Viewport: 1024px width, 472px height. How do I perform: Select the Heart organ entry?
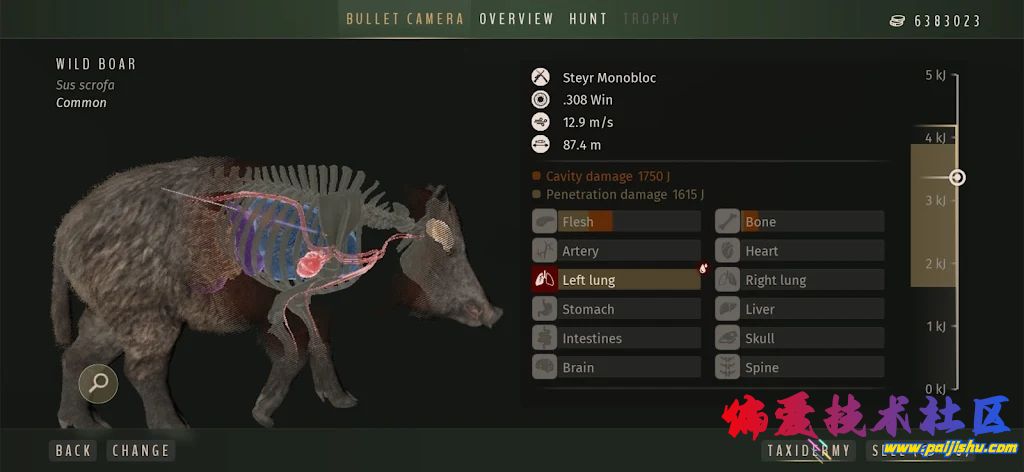click(x=799, y=251)
